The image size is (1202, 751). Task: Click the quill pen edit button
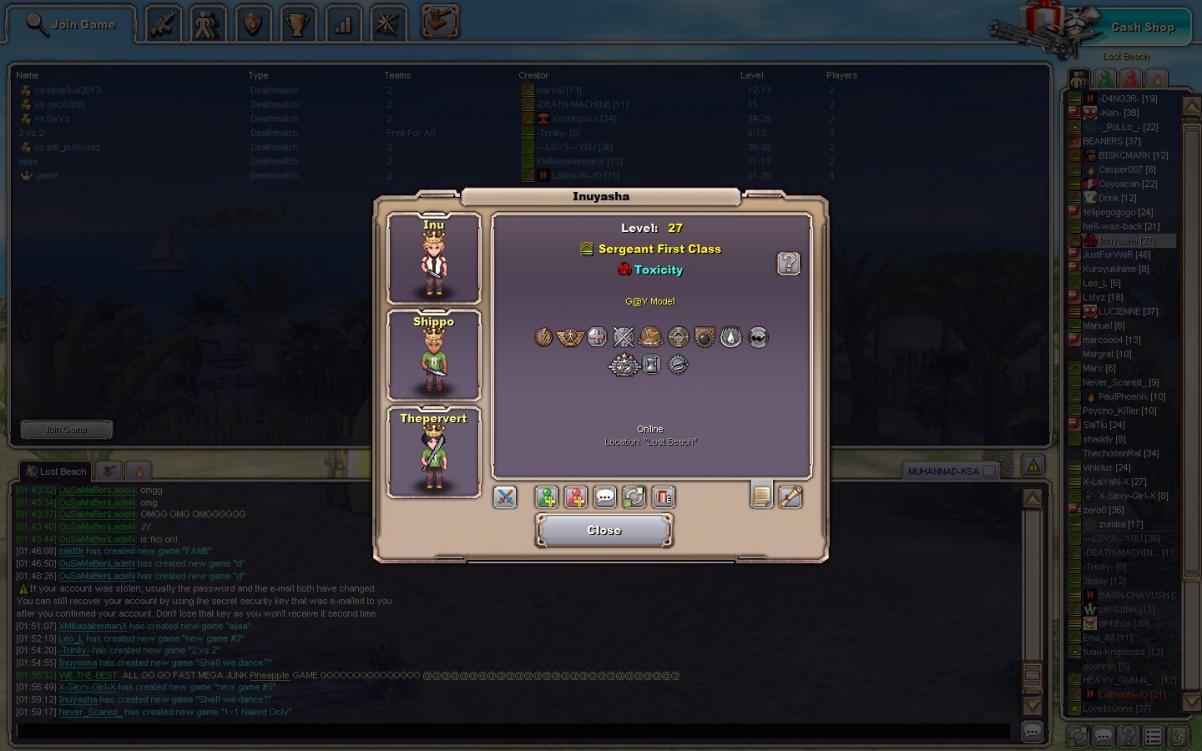click(790, 496)
